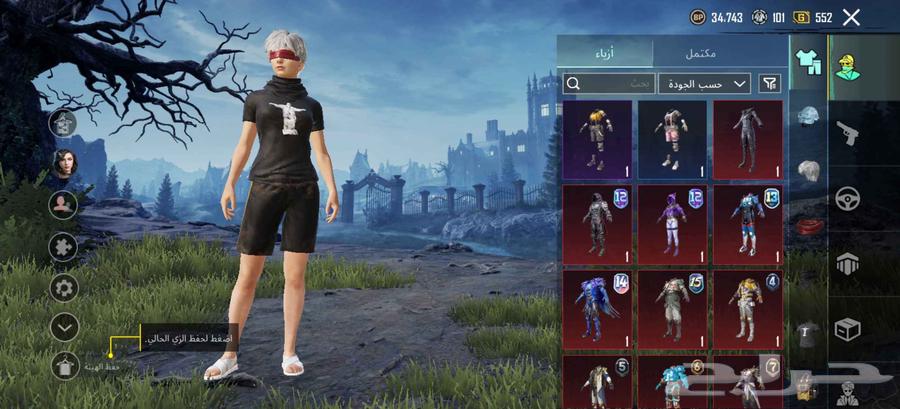Open the outfit filter funnel button
The image size is (900, 409).
point(771,83)
